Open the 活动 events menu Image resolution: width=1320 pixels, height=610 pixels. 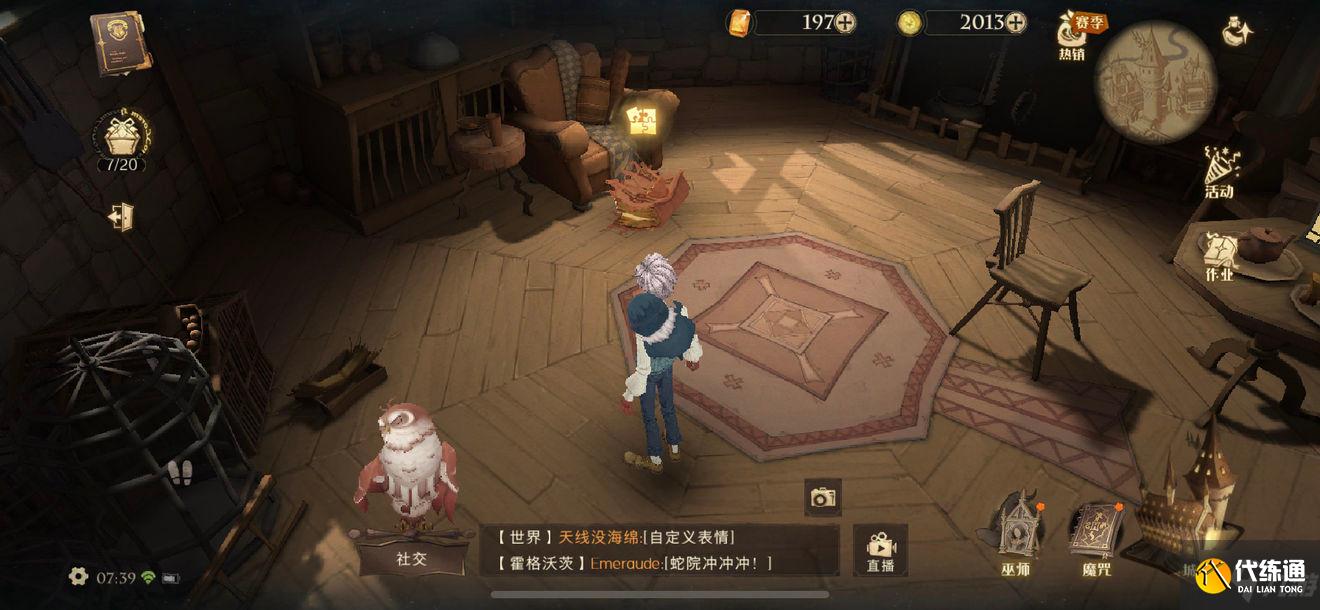tap(1218, 170)
